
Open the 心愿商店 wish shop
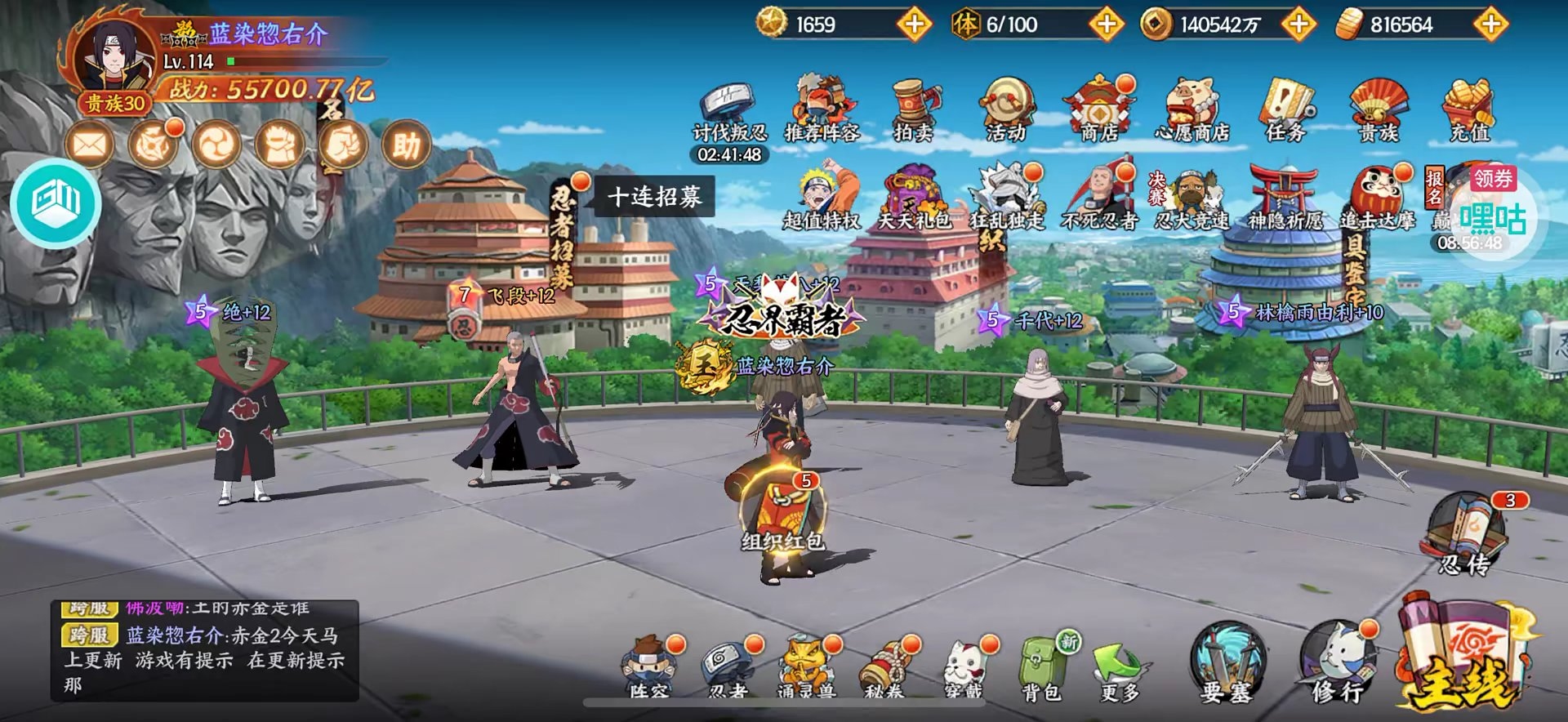pyautogui.click(x=1192, y=109)
